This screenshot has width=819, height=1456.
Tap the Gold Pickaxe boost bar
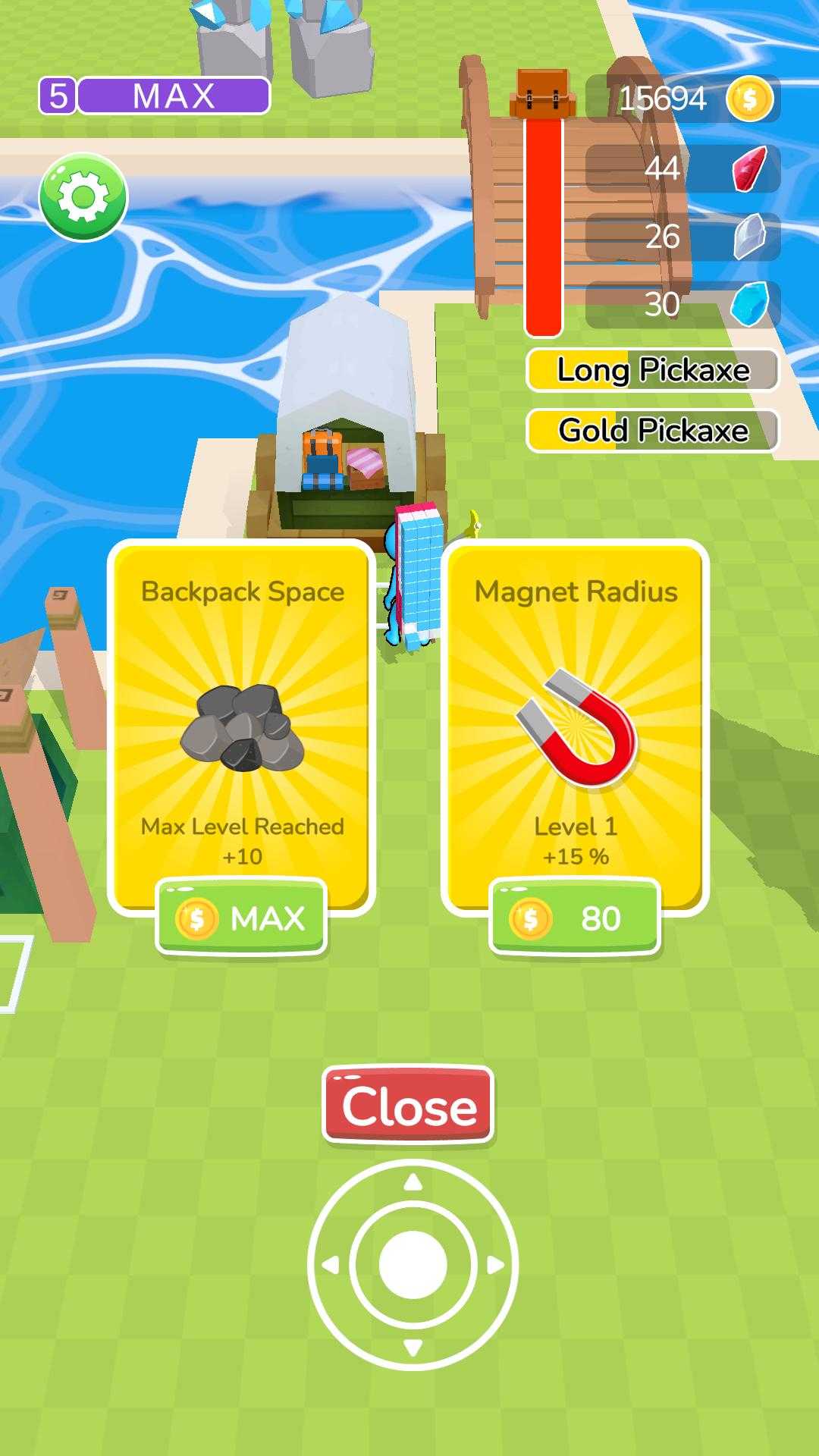pyautogui.click(x=653, y=431)
